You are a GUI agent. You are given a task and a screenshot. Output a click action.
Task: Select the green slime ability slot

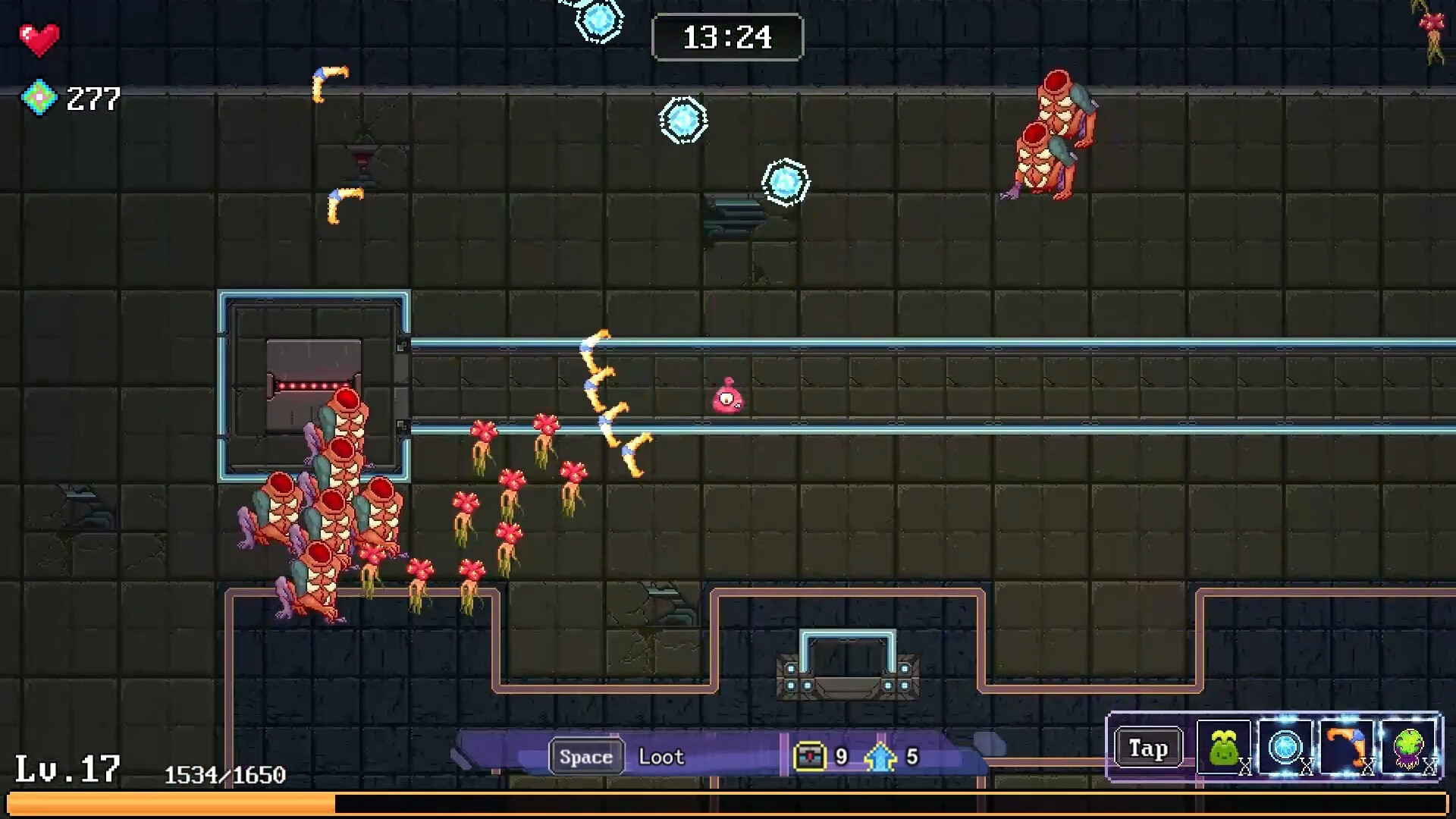(x=1223, y=748)
